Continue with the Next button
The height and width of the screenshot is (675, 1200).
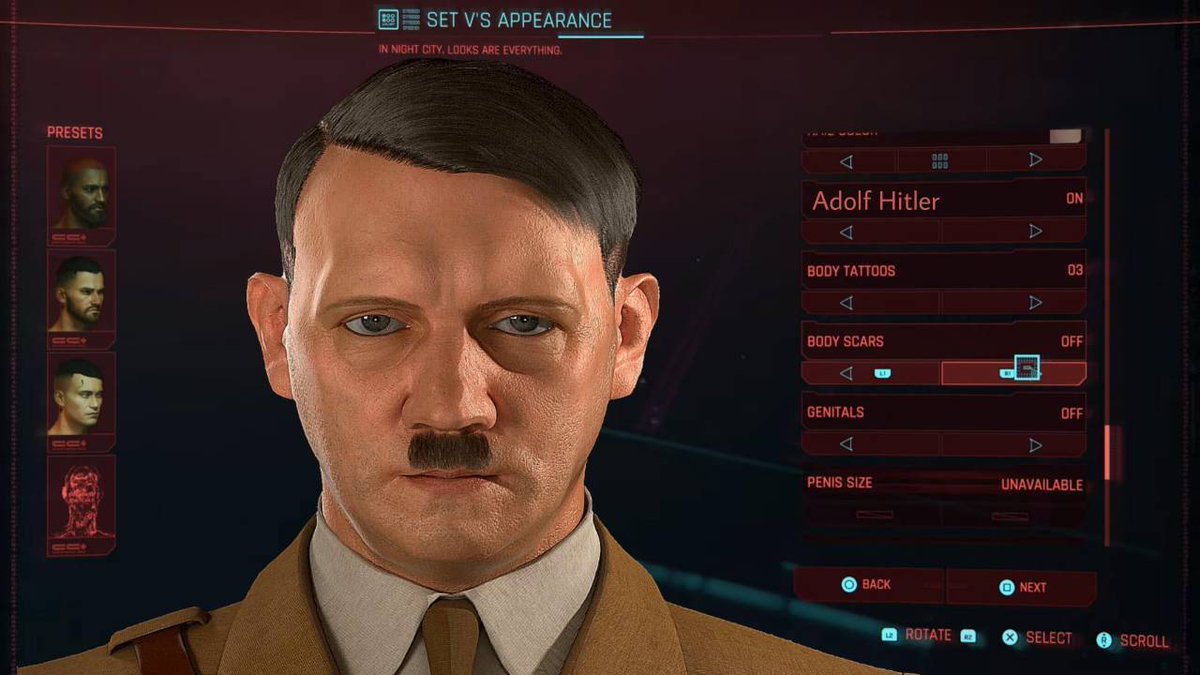point(1022,587)
